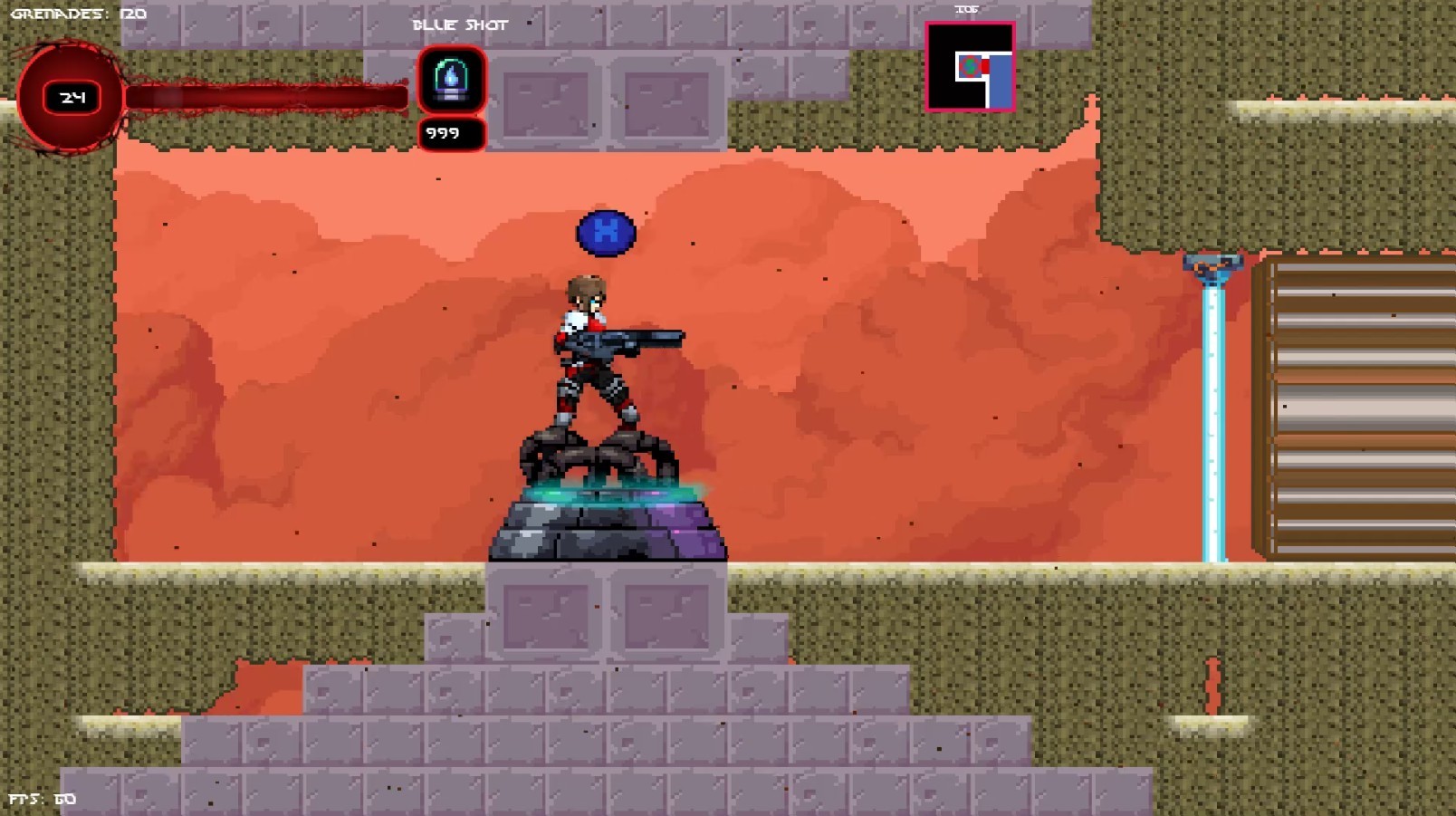Click the health orb showing 24
1456x816 pixels.
click(x=68, y=95)
